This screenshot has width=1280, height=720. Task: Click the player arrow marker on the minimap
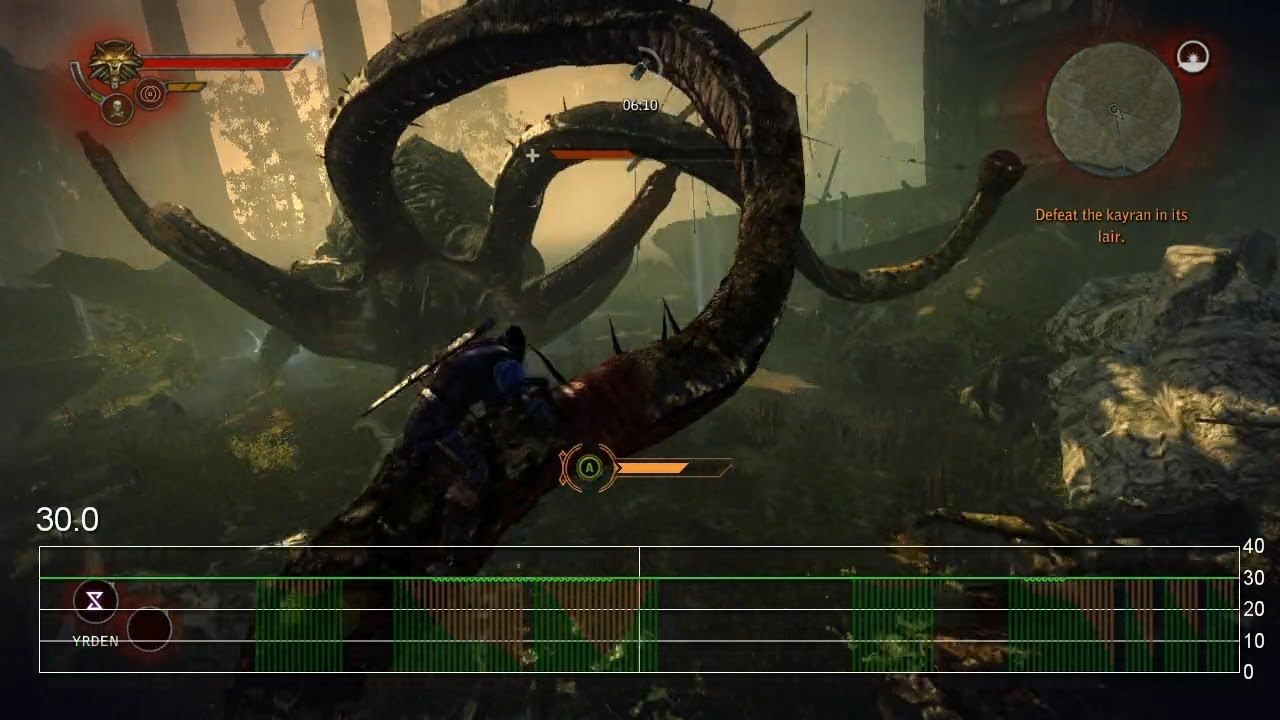coord(1113,108)
